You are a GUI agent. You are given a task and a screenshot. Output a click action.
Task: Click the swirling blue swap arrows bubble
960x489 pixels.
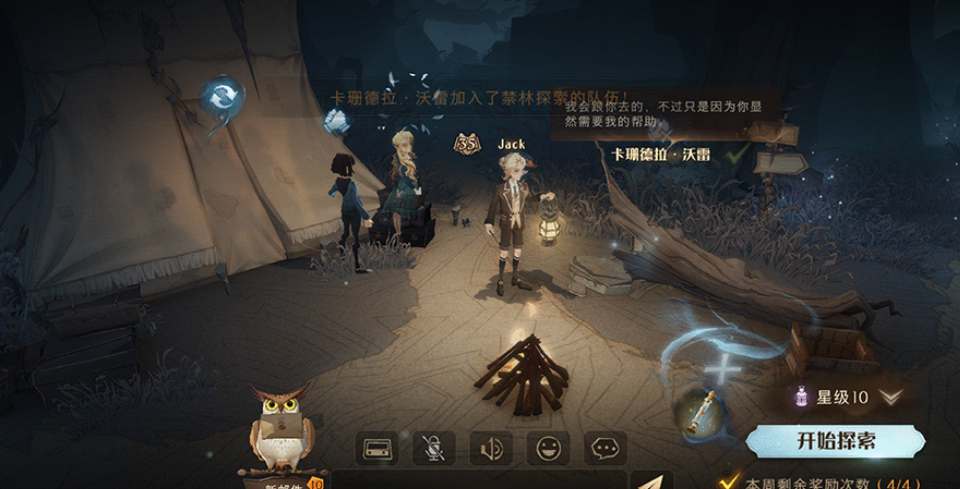[x=220, y=97]
